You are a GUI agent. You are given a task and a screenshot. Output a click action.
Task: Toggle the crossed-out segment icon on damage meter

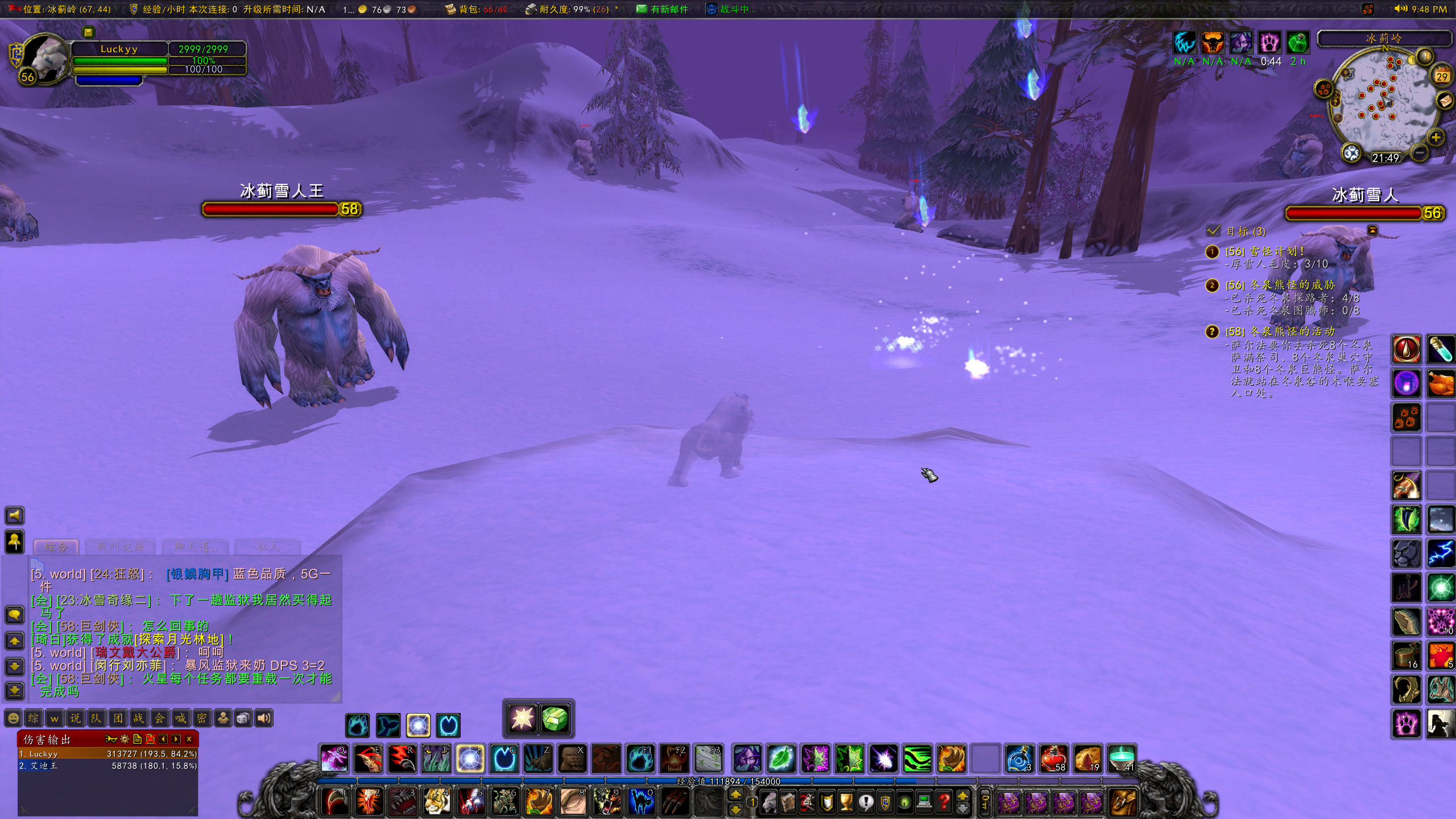tap(151, 739)
